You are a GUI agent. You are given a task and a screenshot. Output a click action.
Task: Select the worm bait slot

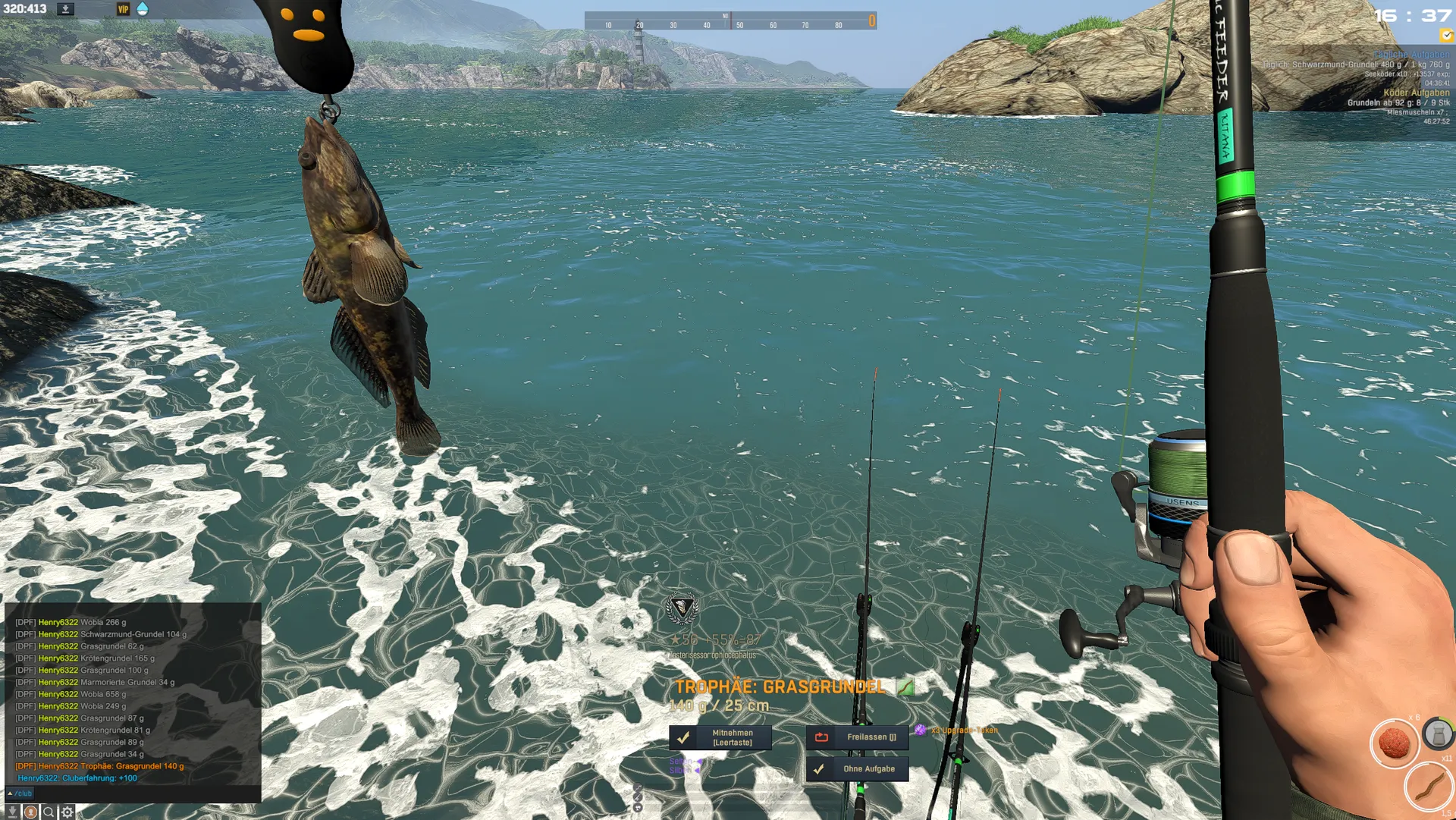(1429, 786)
